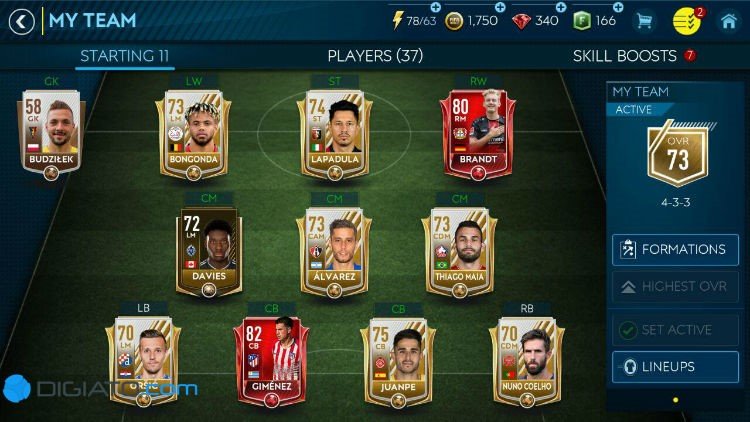Choose the Bongonda left wing card

pyautogui.click(x=193, y=135)
